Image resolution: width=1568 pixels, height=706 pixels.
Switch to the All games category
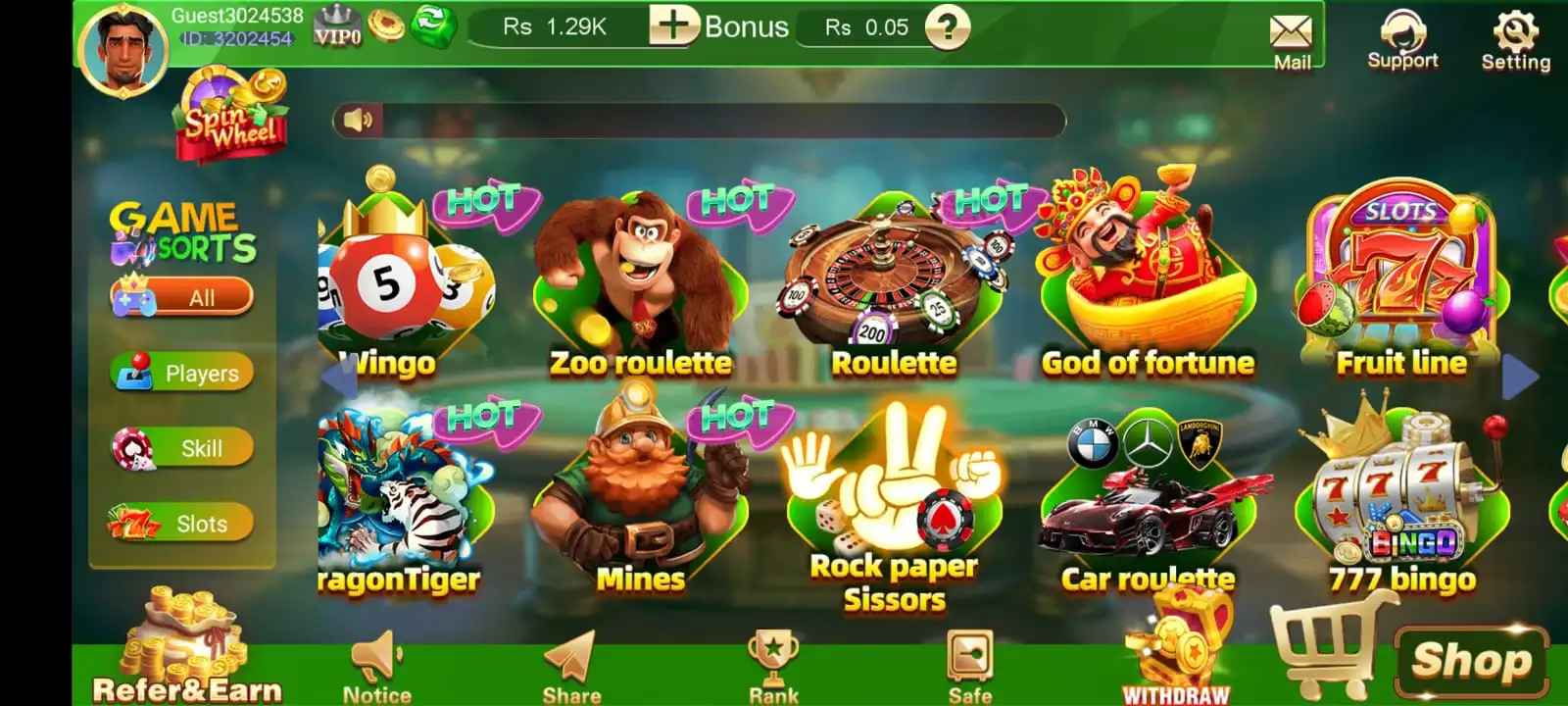(x=183, y=297)
